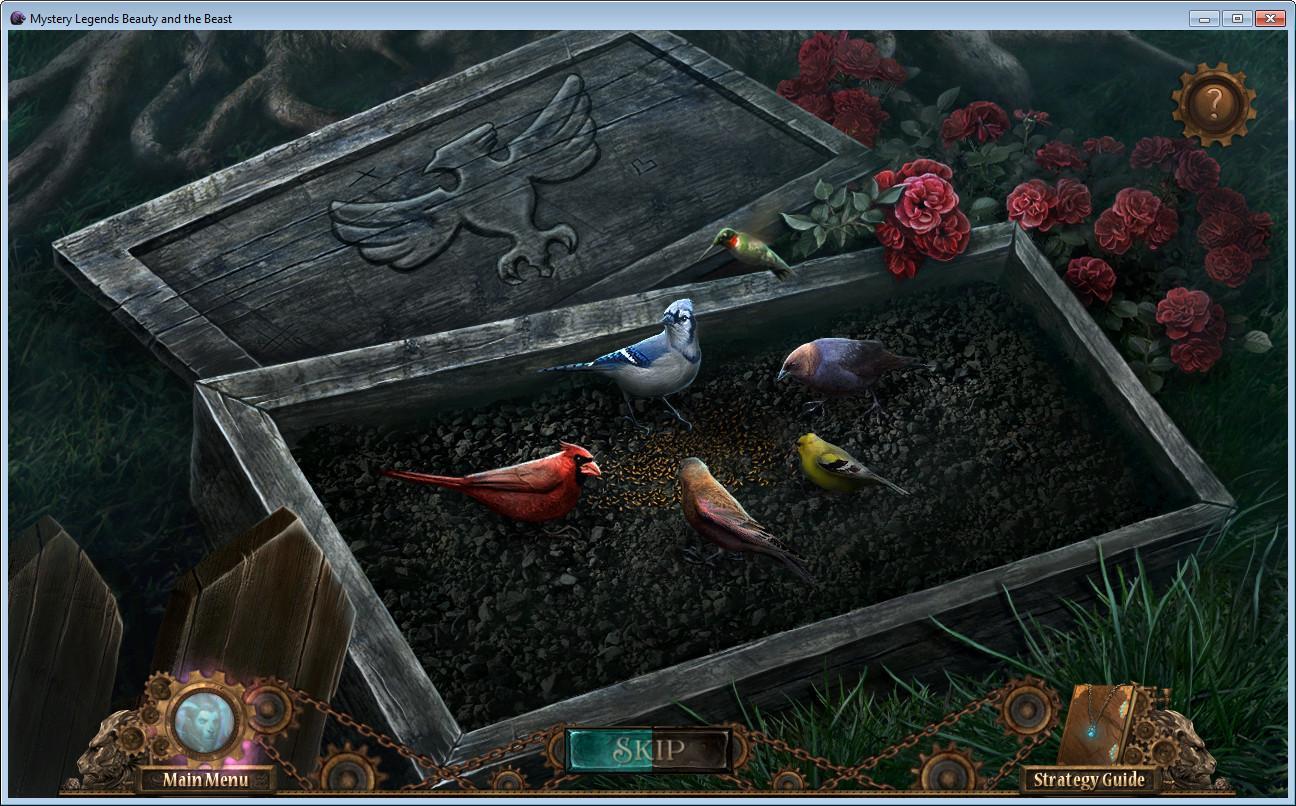Select the yellow goldfinch pecking seeds

(x=825, y=463)
